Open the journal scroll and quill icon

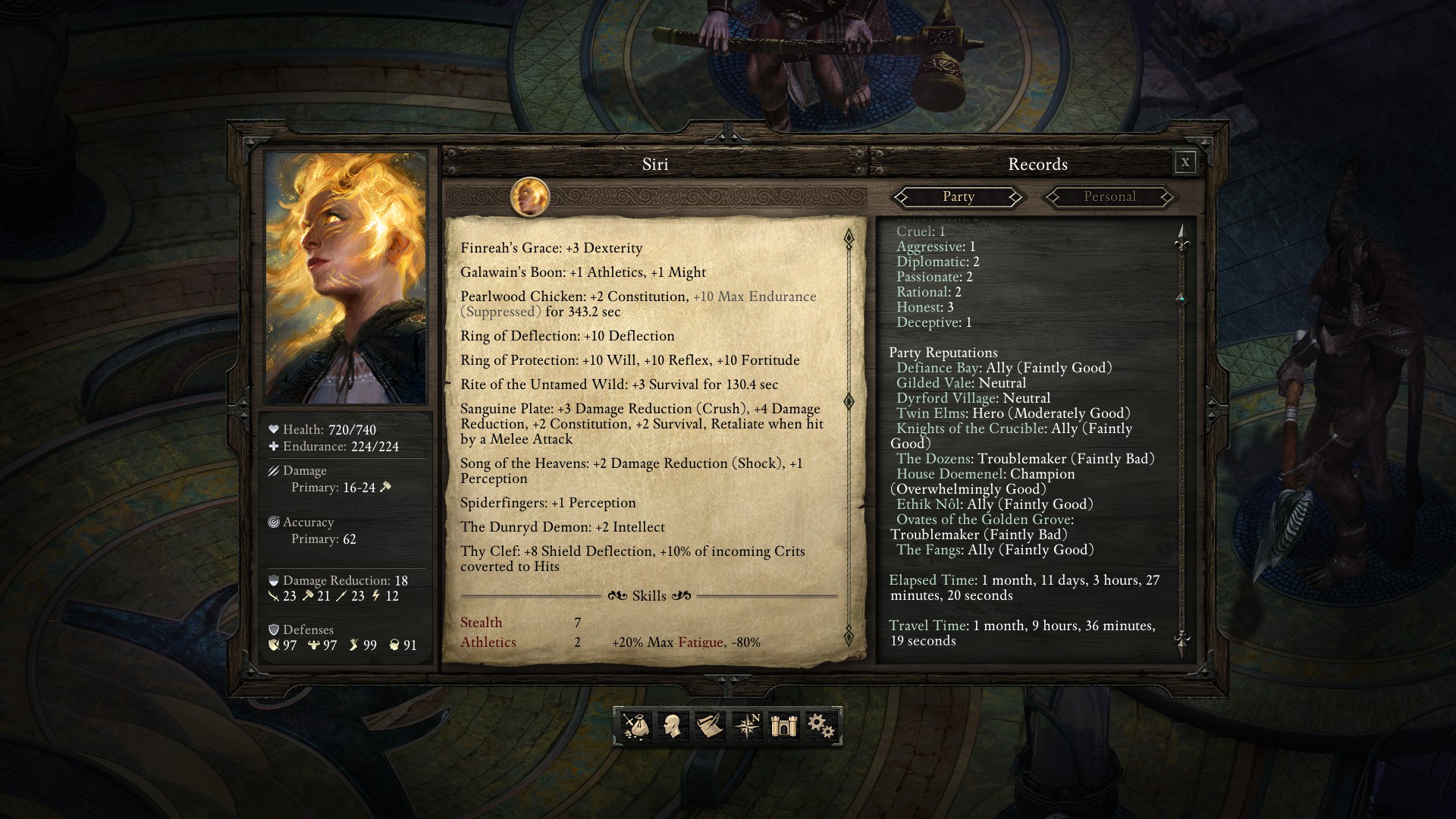point(709,726)
